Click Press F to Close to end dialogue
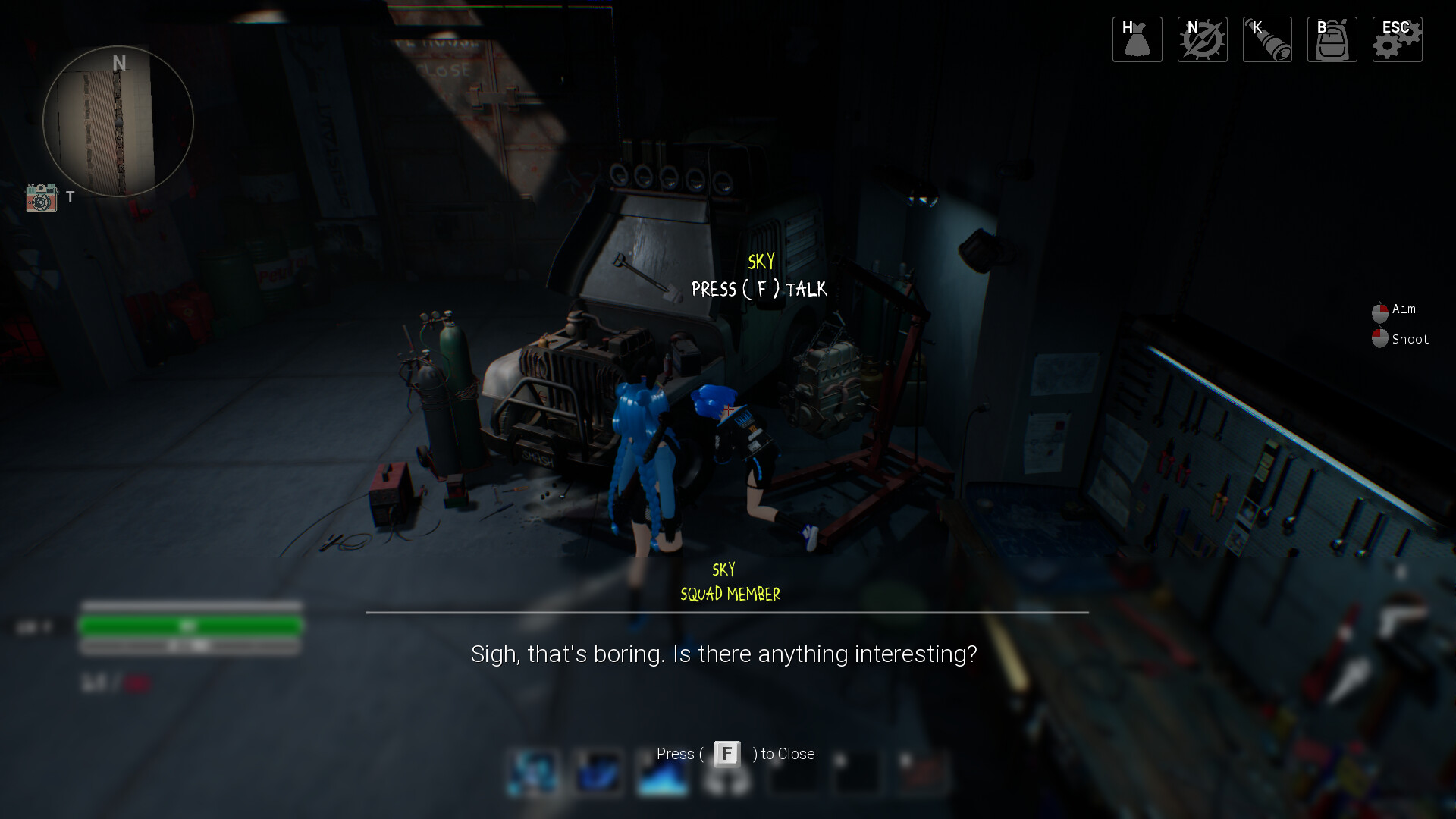The height and width of the screenshot is (819, 1456). click(736, 754)
